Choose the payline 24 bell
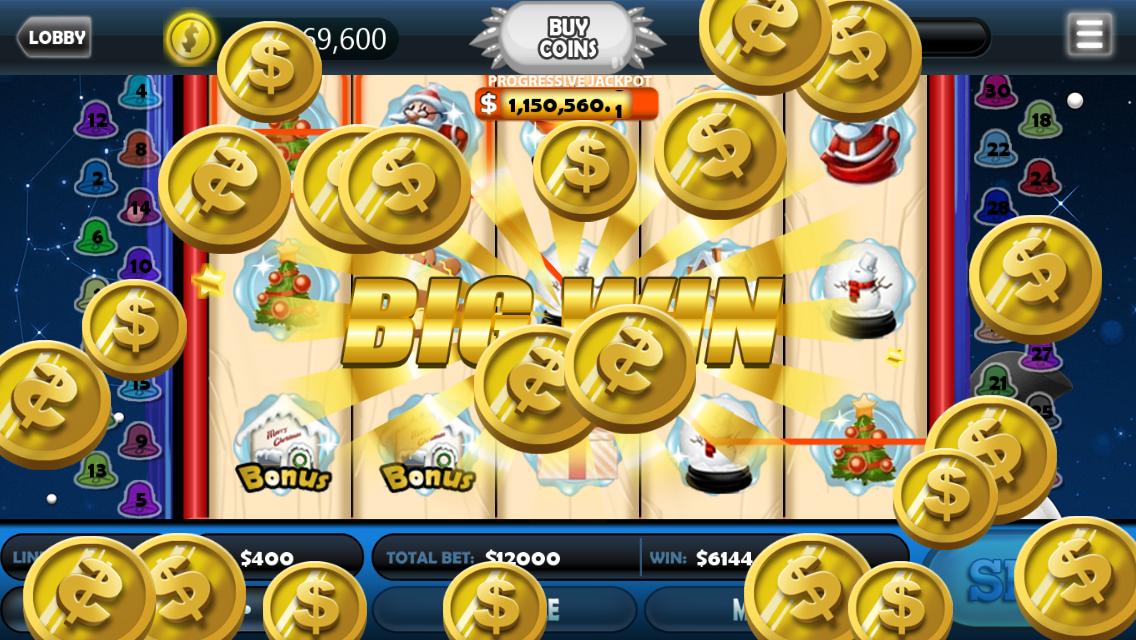The width and height of the screenshot is (1136, 640). click(x=1040, y=179)
